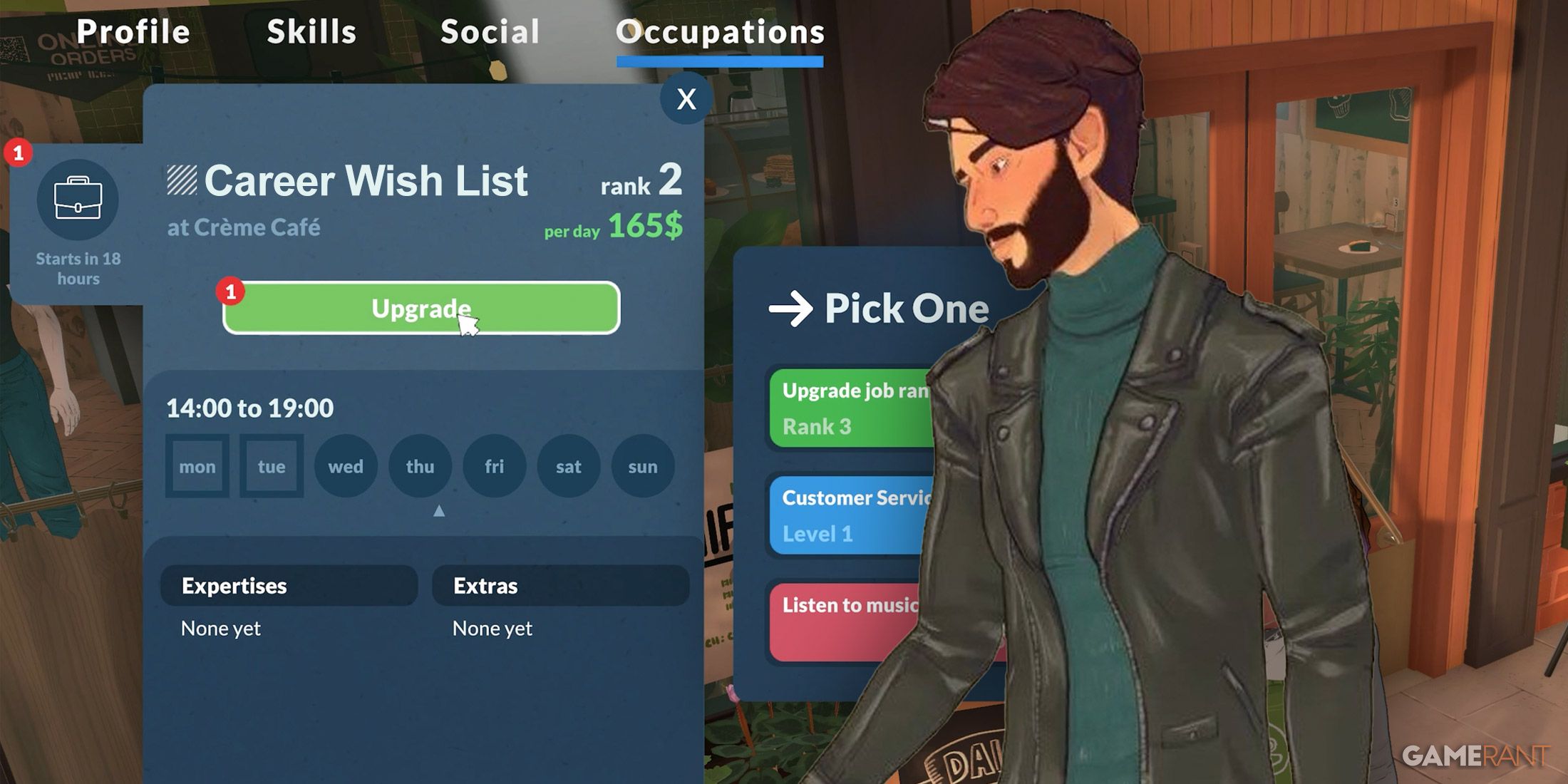Switch to the Profile tab

click(134, 31)
